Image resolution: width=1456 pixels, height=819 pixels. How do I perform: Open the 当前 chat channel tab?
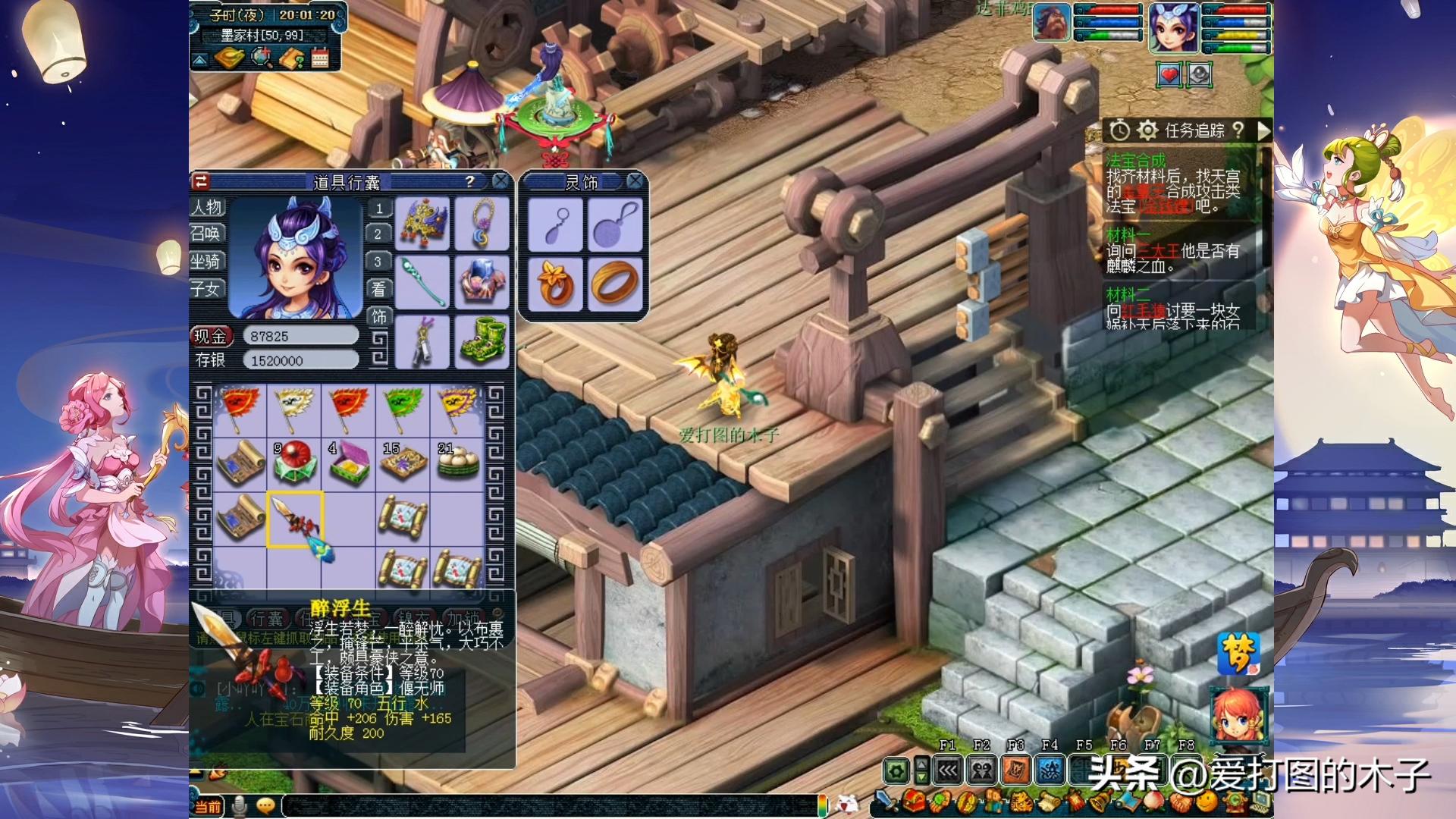[208, 807]
